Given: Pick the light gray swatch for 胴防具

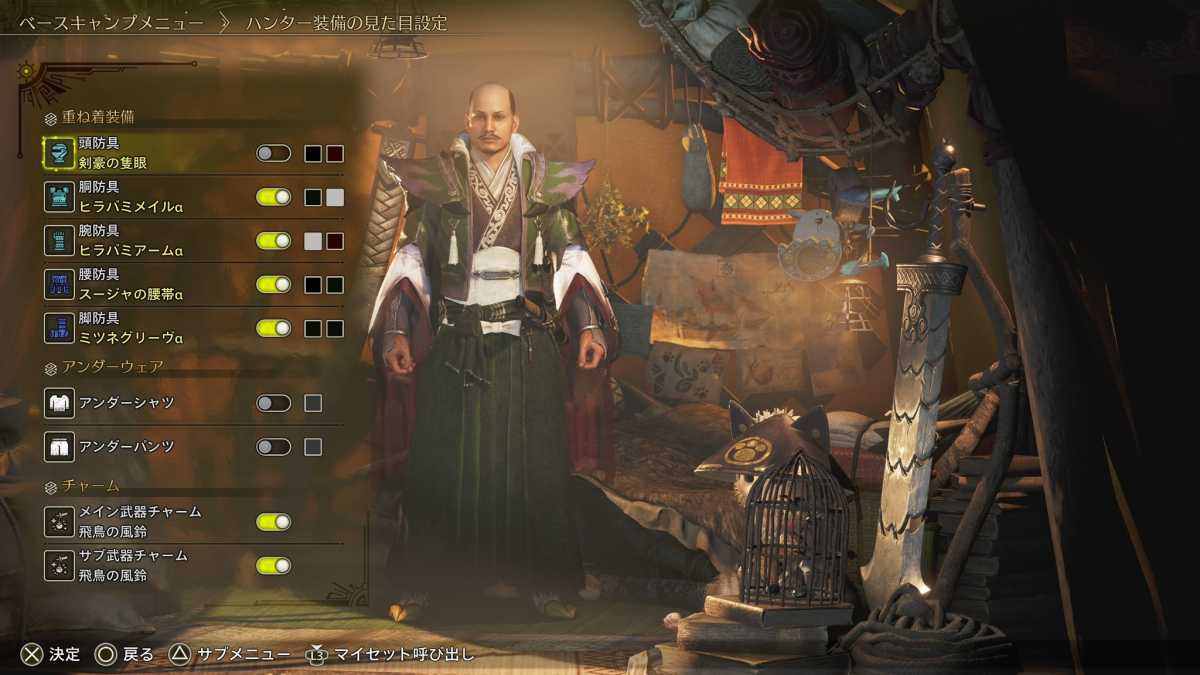Looking at the screenshot, I should click(x=335, y=198).
